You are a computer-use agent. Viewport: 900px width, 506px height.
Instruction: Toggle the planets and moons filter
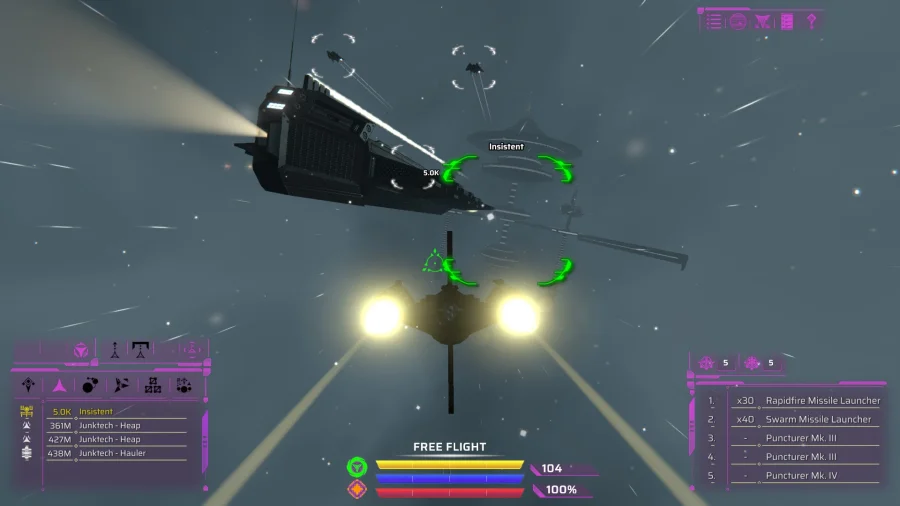pyautogui.click(x=90, y=385)
